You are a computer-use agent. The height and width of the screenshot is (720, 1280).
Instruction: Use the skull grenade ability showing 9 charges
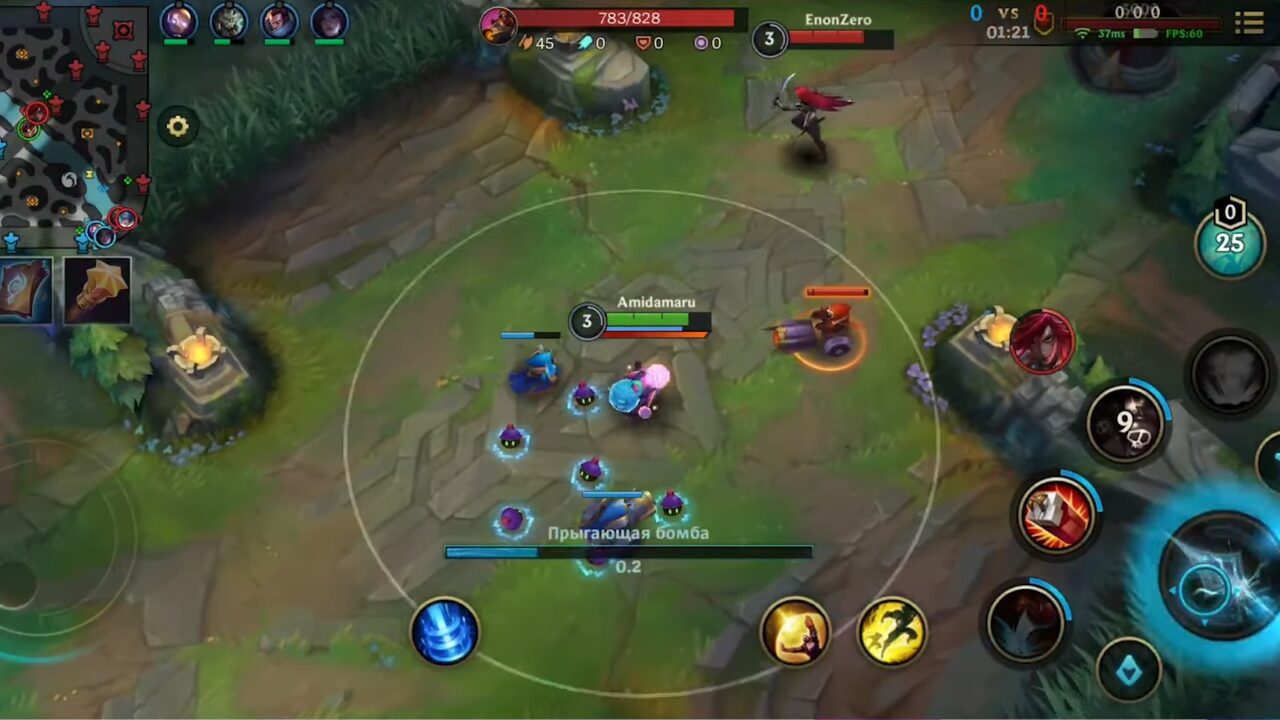pos(1126,418)
